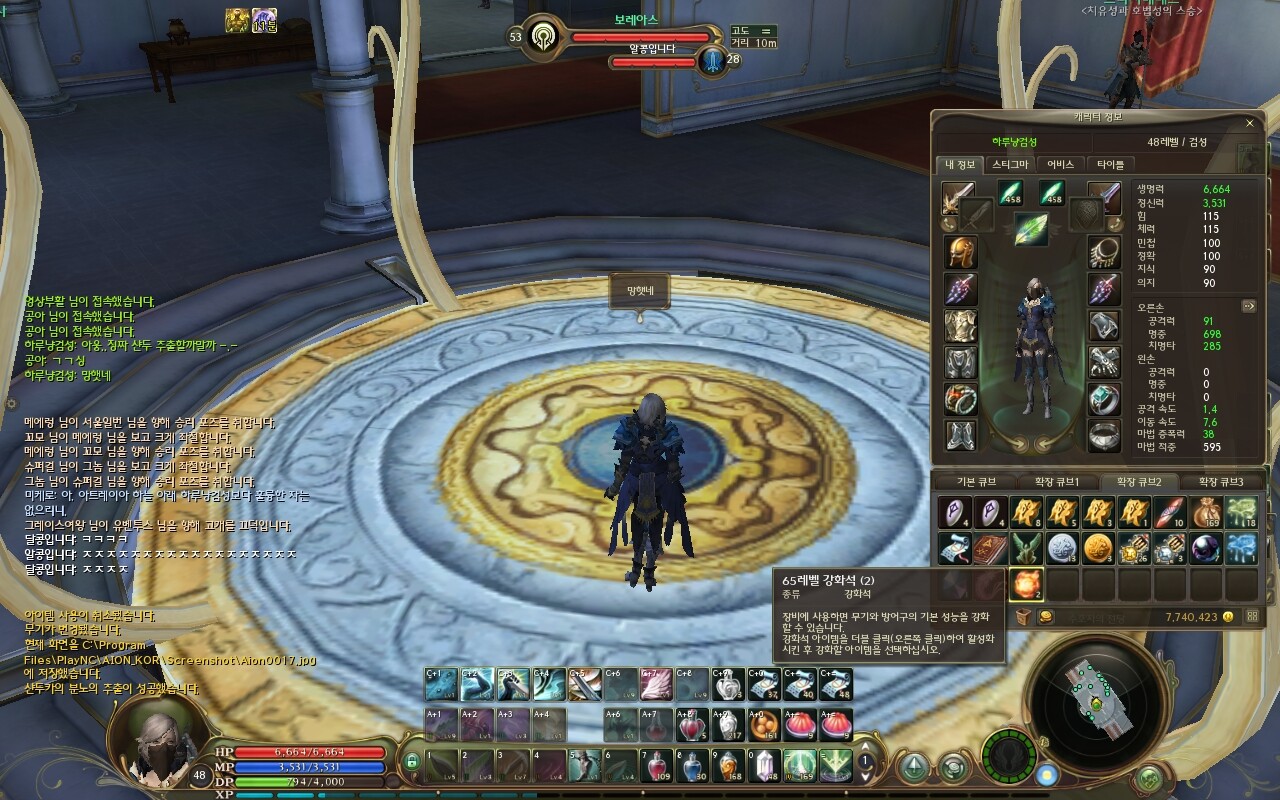
Task: Expand the detailed stats arrow button
Action: coord(1249,306)
